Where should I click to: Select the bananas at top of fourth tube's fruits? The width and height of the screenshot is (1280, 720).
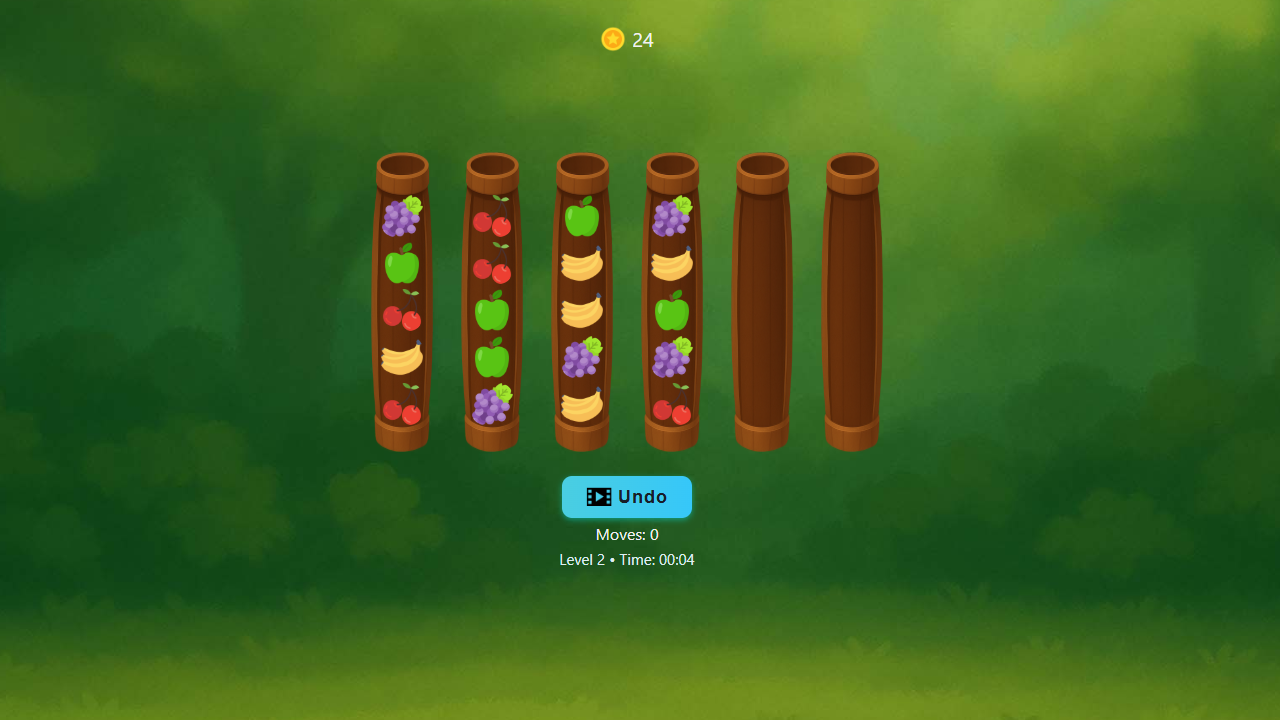tap(672, 265)
